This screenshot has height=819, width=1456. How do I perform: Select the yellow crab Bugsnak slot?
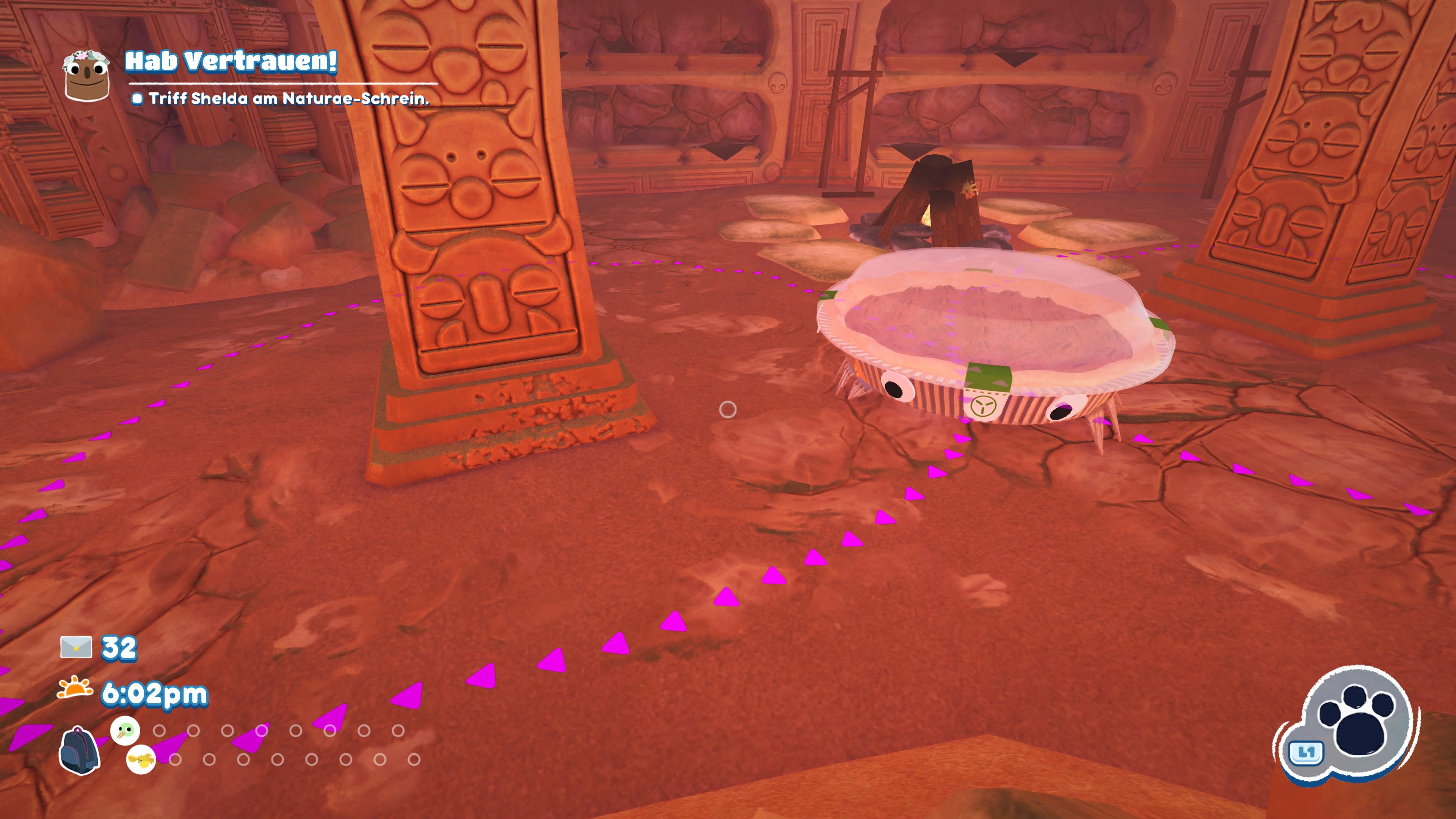pos(141,759)
